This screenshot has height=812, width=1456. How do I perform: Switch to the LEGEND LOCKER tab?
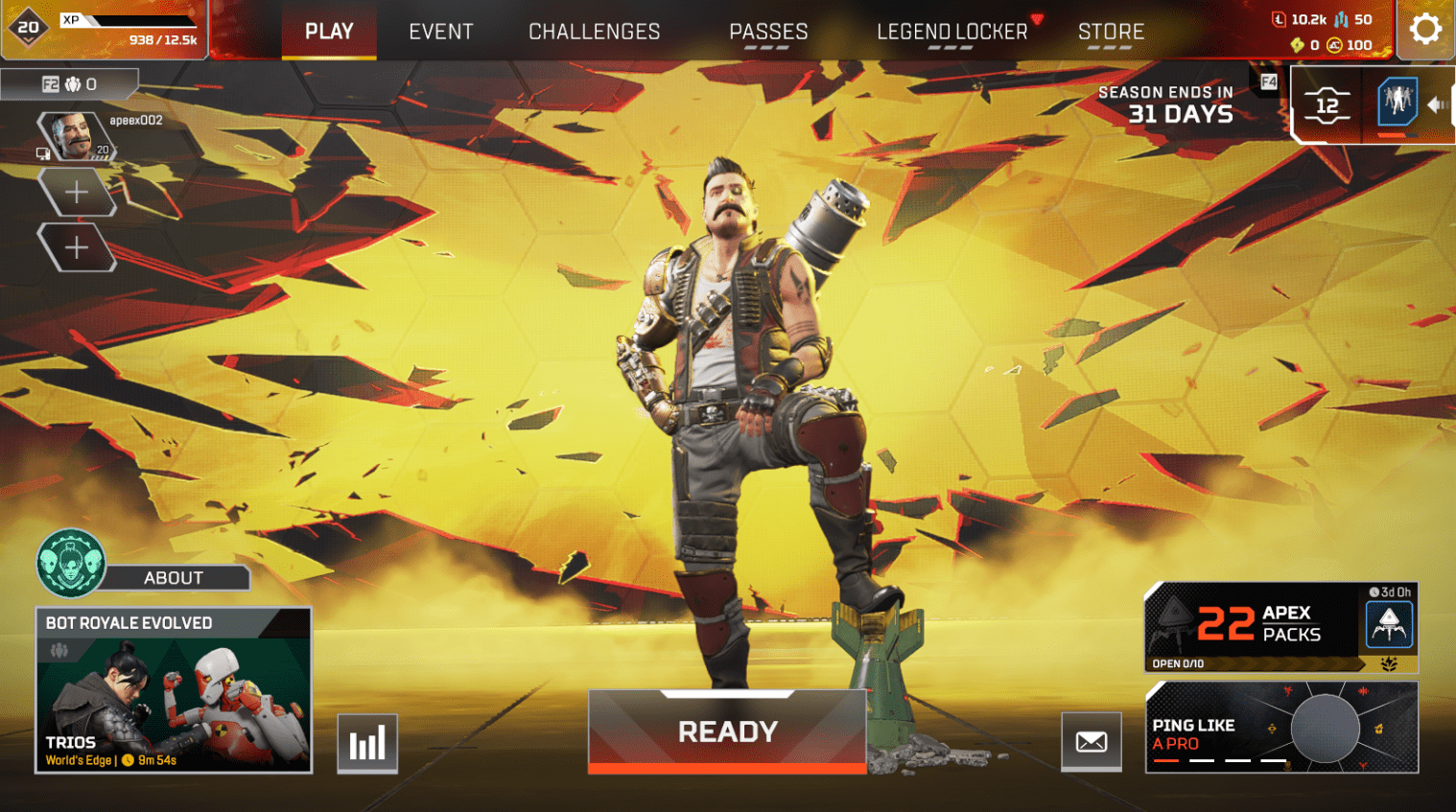[x=951, y=31]
